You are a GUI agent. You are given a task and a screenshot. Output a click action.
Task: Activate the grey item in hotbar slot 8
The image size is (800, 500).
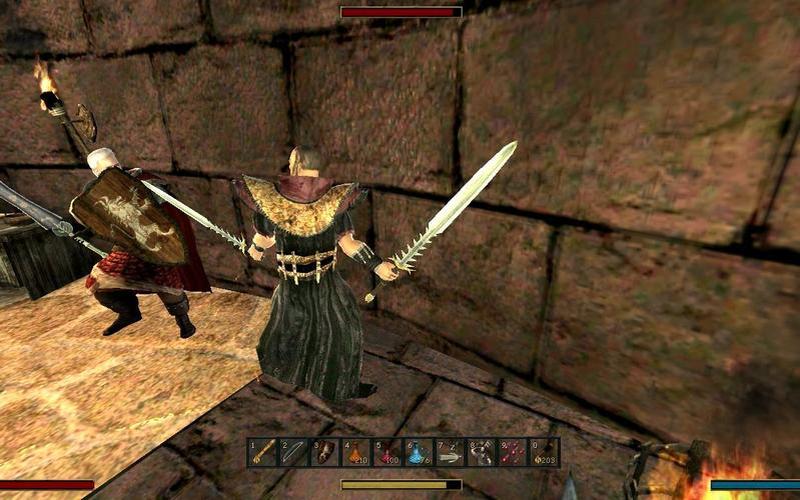coord(481,452)
